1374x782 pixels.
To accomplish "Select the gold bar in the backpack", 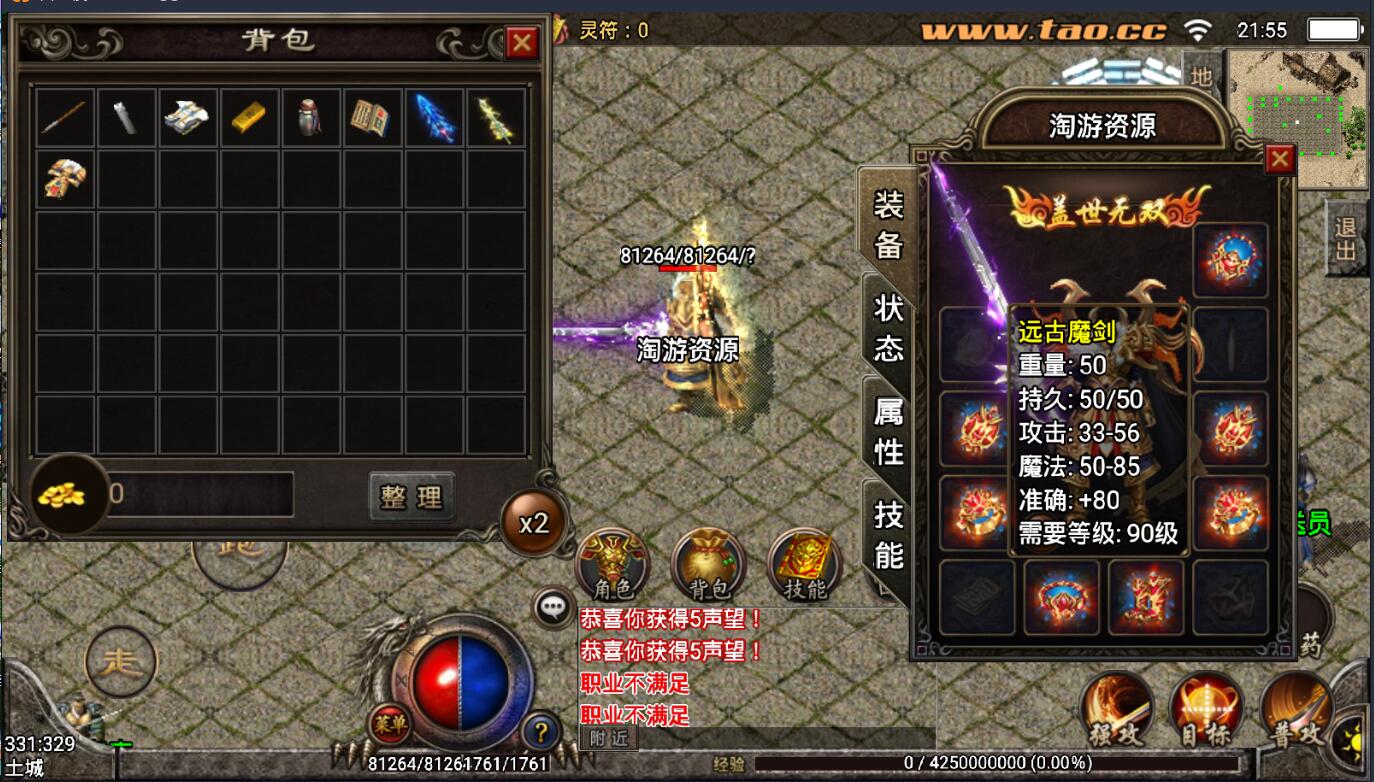I will click(249, 118).
